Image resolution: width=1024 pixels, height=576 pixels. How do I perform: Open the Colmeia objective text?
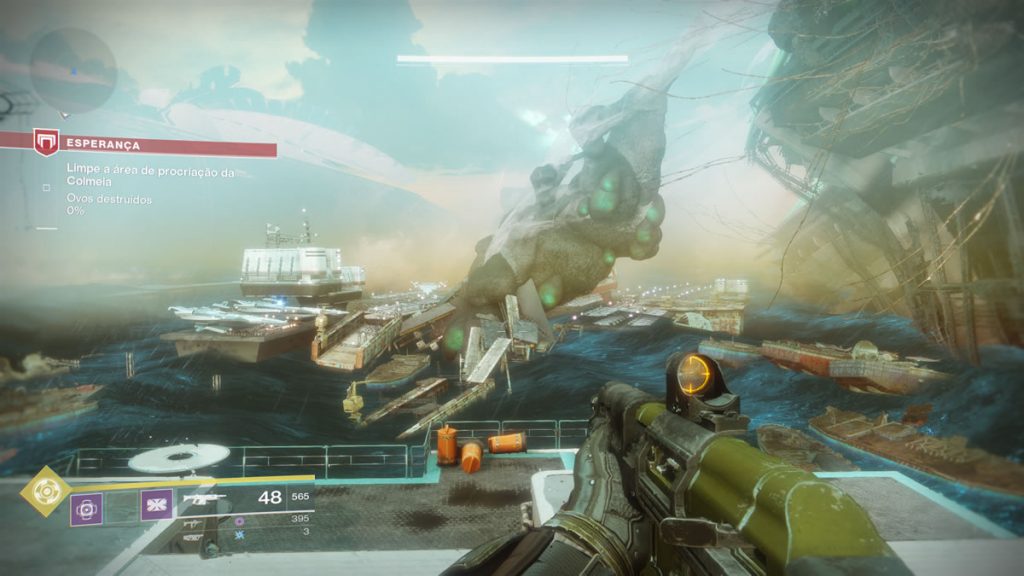tap(150, 174)
